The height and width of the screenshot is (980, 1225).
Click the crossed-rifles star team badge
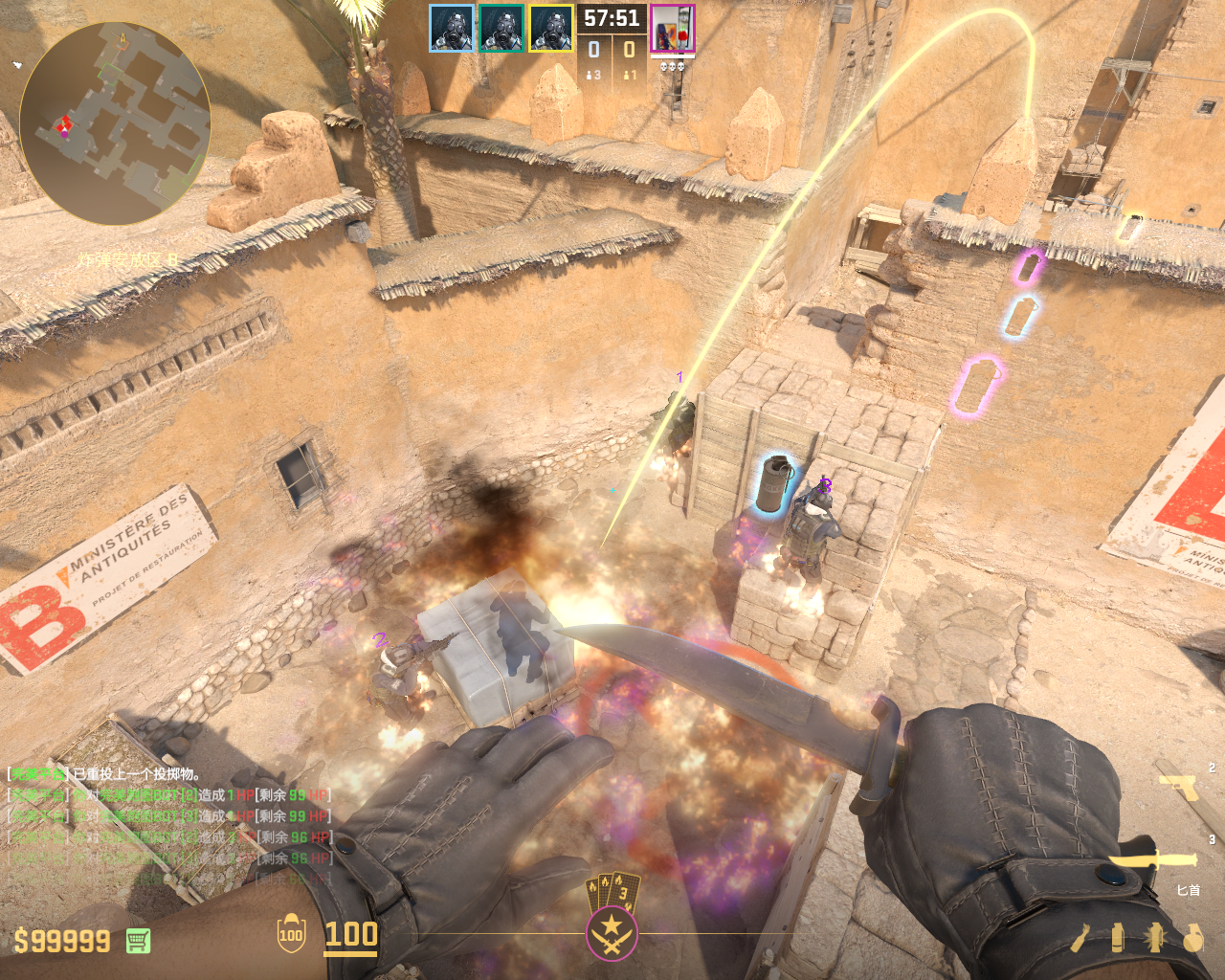(x=612, y=932)
